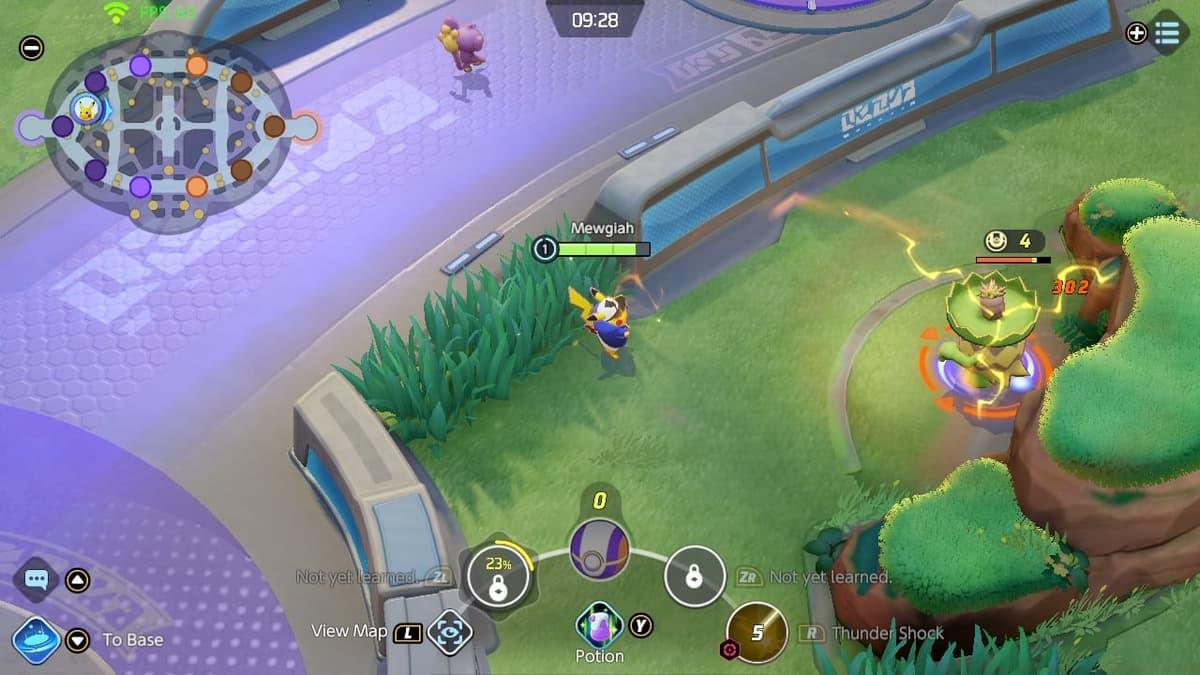Viewport: 1200px width, 675px height.
Task: Open View Map camera icon
Action: point(450,632)
